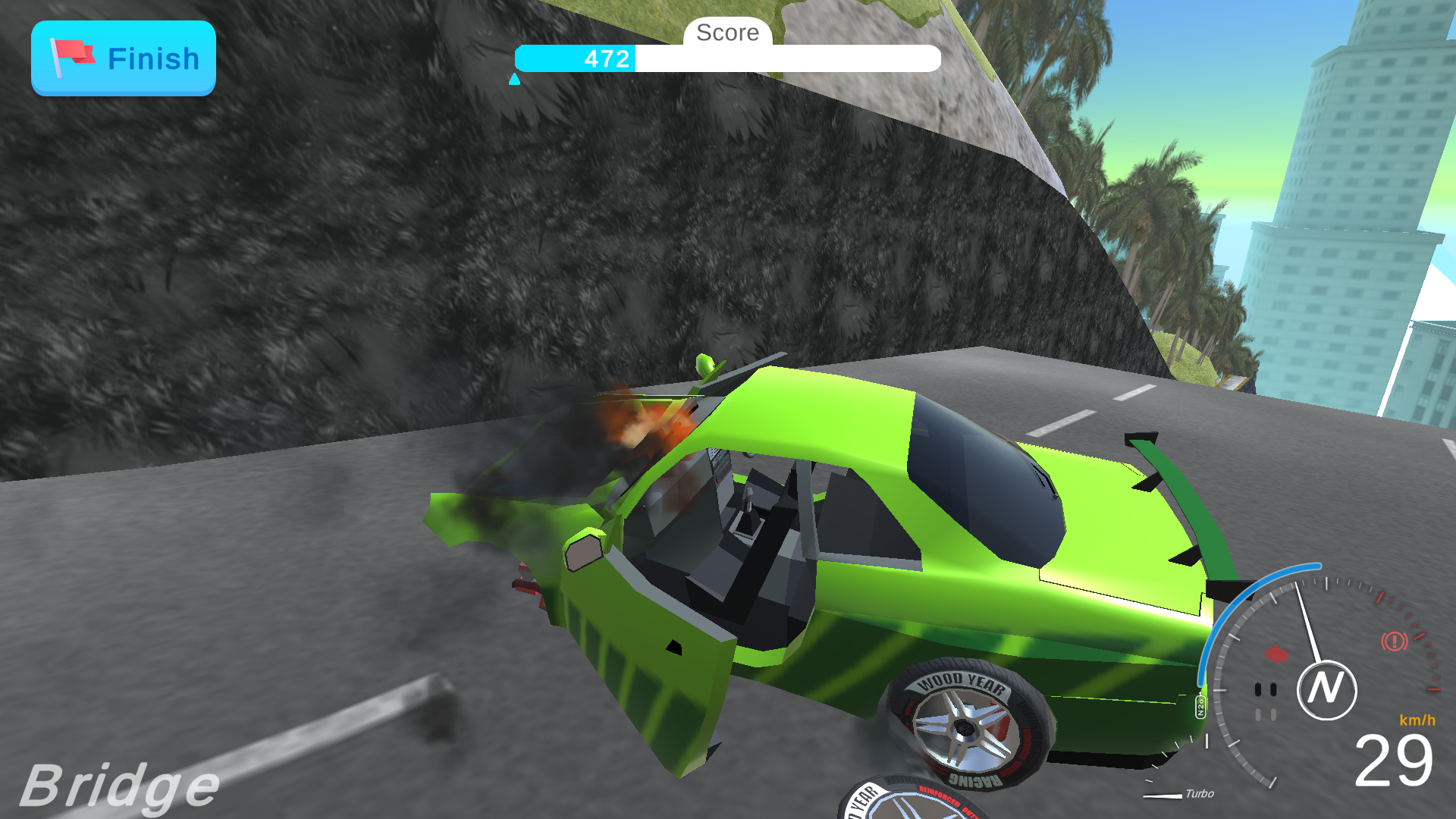Select the check engine warning icon
This screenshot has width=1456, height=819.
click(x=1276, y=653)
